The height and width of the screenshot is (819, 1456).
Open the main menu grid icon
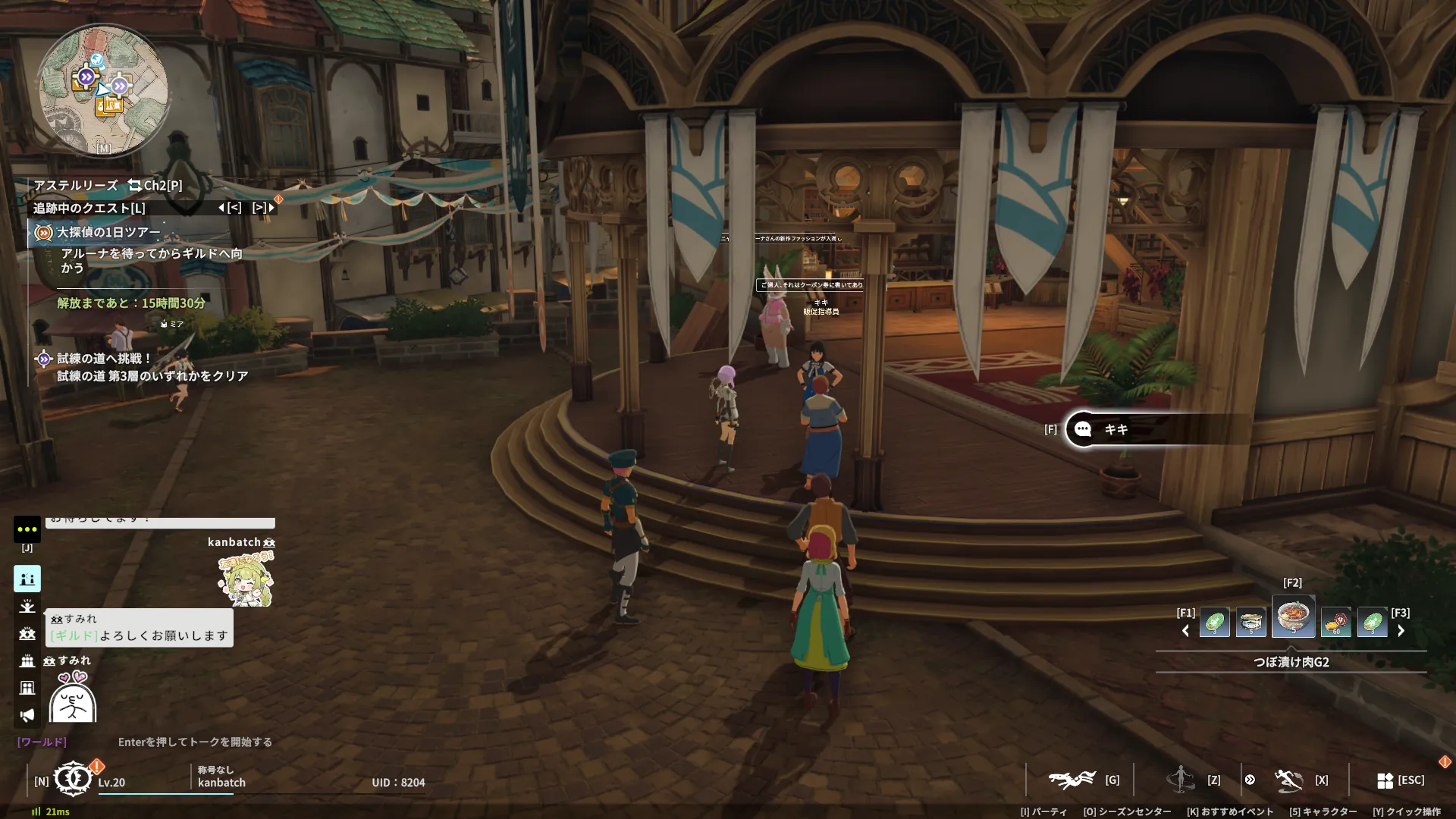1385,780
